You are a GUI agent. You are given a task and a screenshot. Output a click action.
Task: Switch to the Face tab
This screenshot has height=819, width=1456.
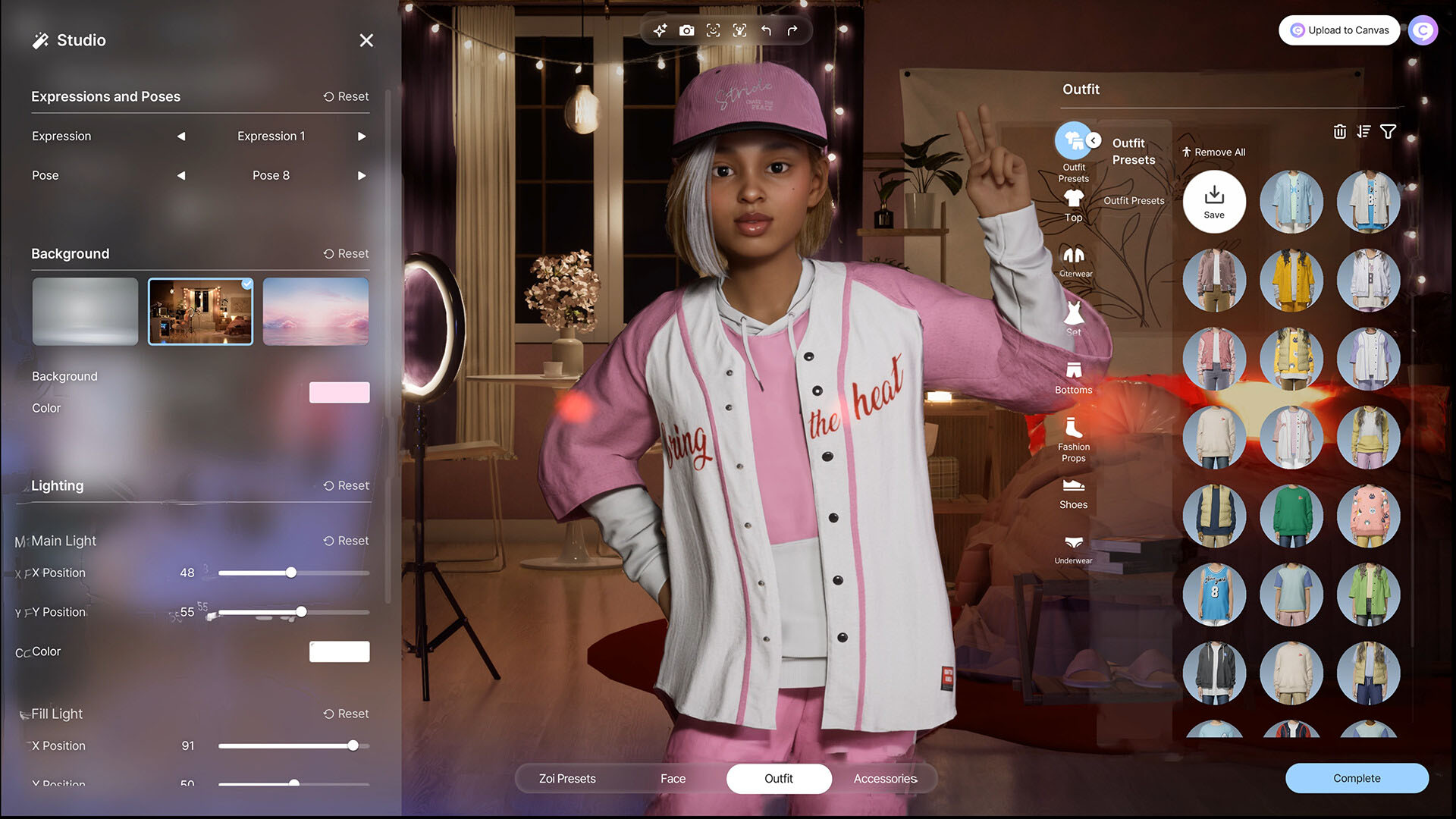tap(673, 778)
